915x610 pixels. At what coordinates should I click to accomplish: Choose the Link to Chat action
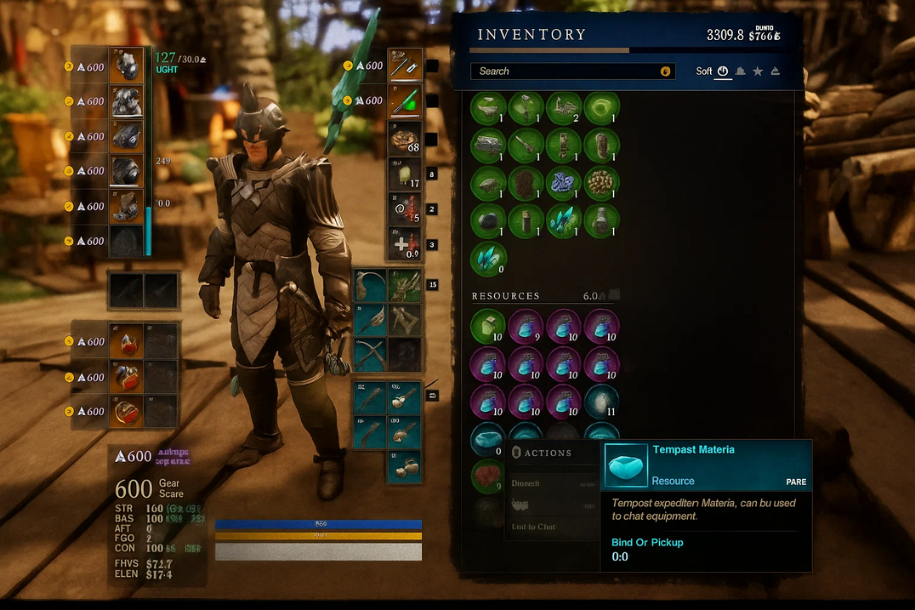(x=533, y=526)
